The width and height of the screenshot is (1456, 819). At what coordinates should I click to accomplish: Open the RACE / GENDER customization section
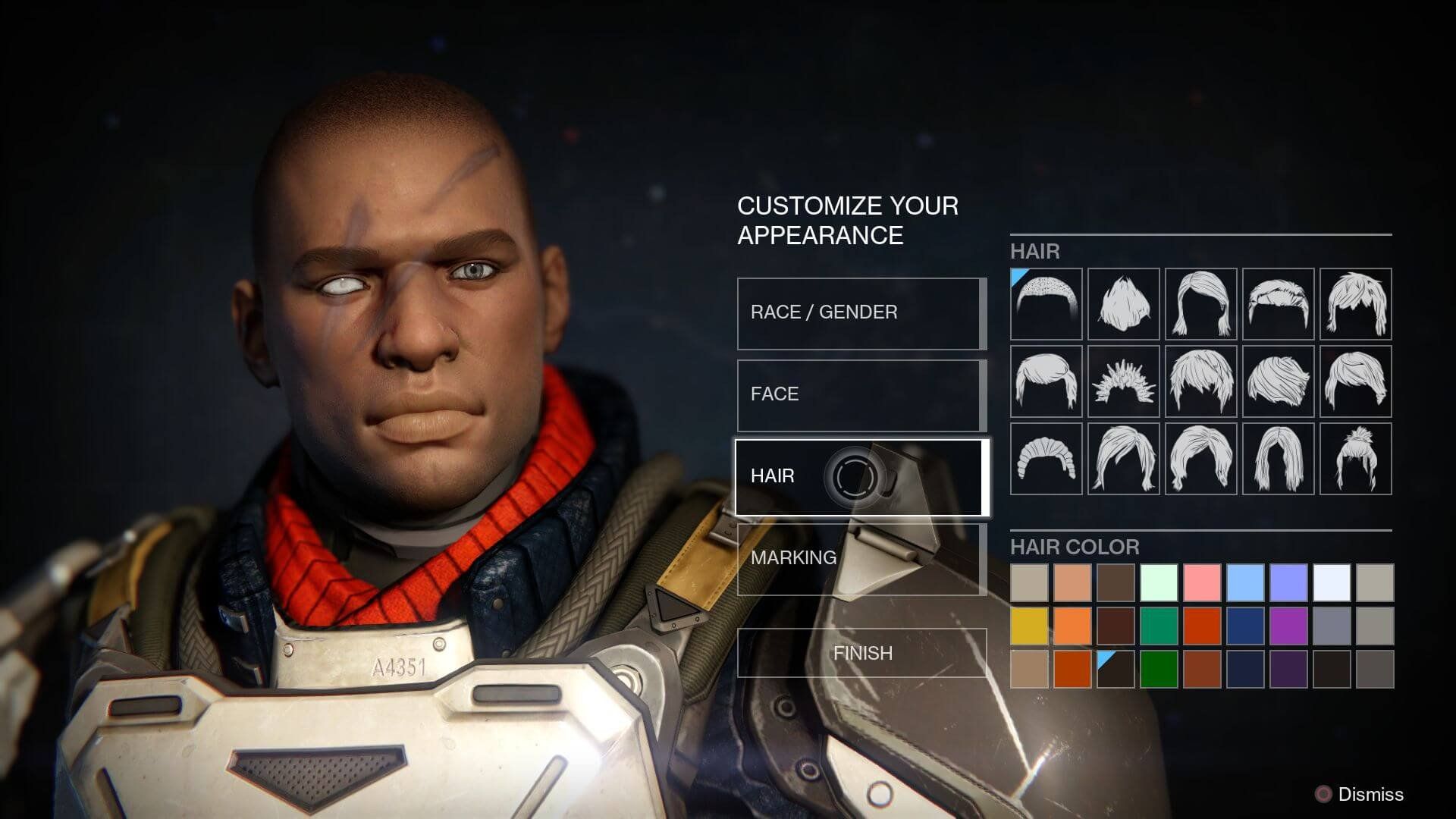(x=860, y=312)
